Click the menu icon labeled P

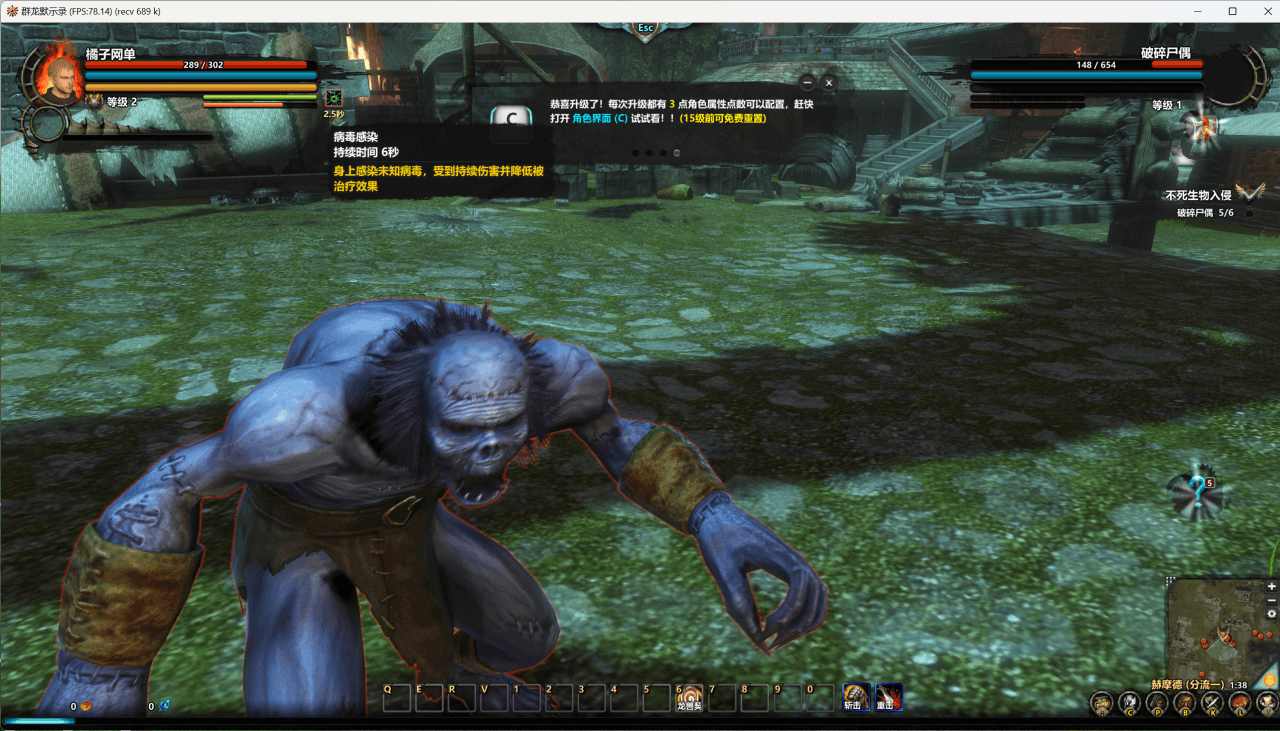click(x=1157, y=702)
